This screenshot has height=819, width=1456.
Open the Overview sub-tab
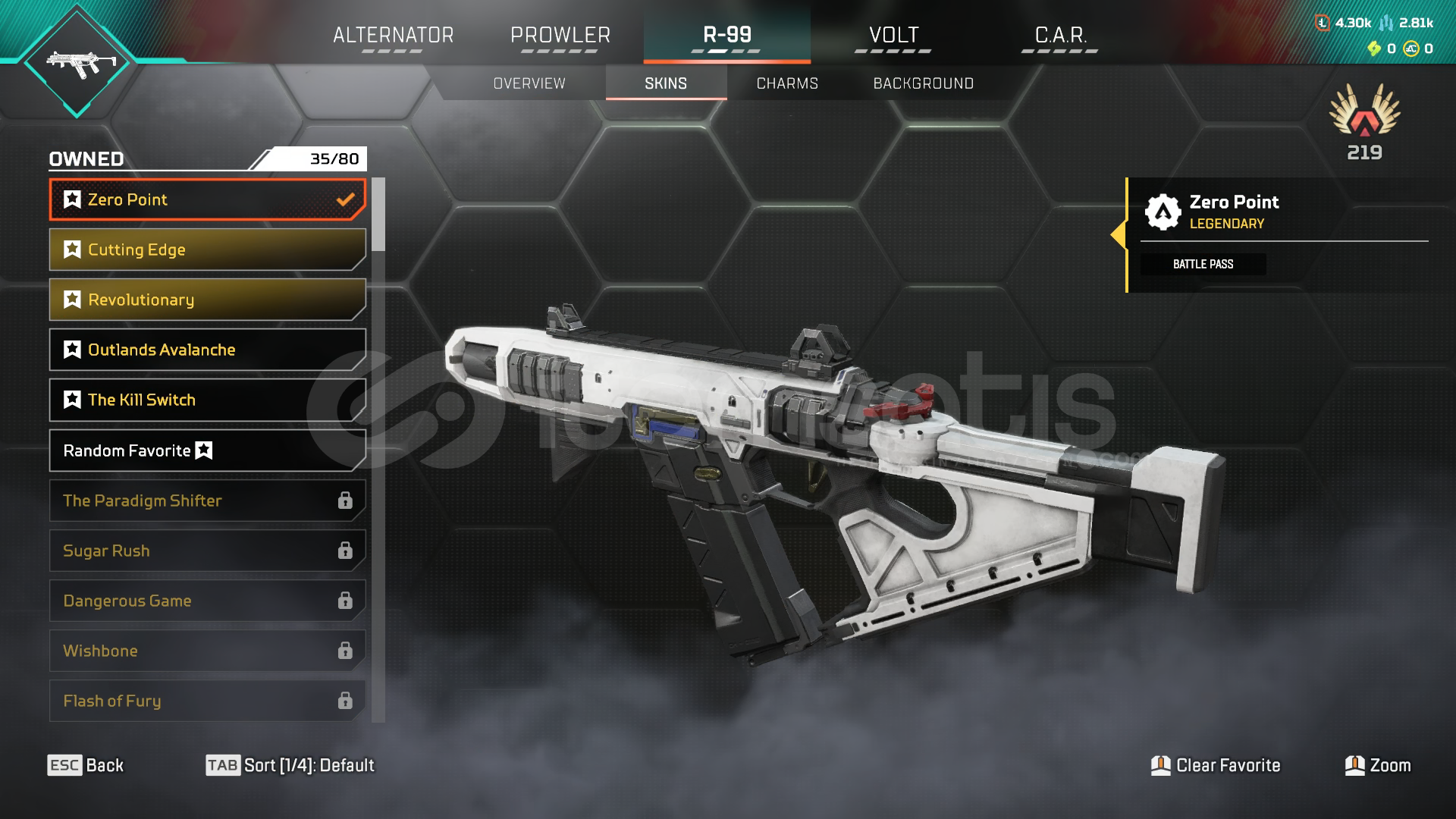pyautogui.click(x=529, y=83)
